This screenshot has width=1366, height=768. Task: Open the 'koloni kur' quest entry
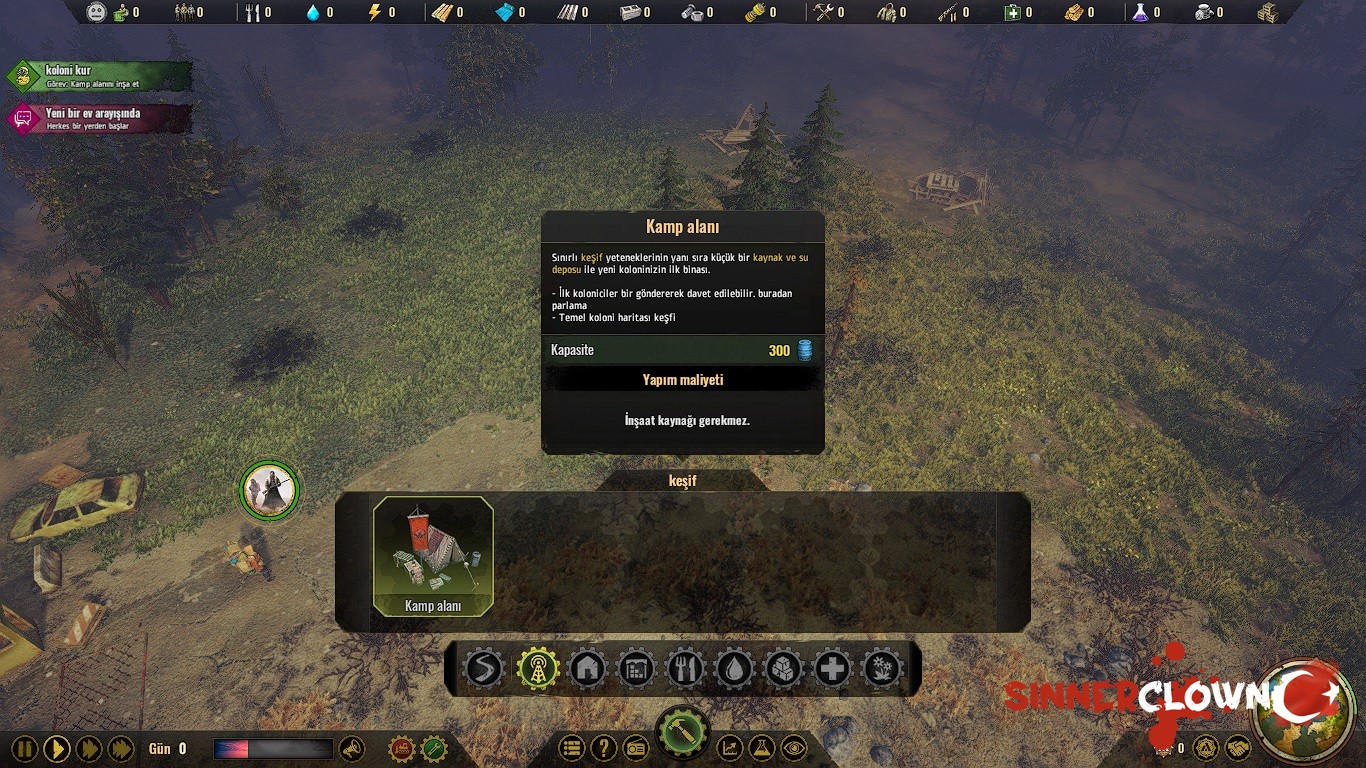(99, 76)
